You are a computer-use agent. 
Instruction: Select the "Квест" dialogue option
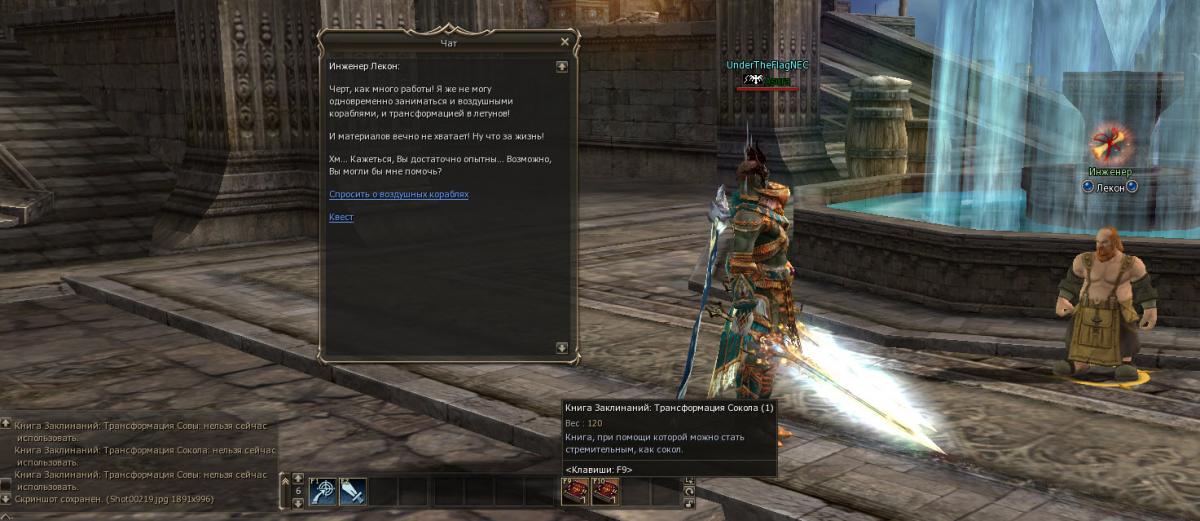[341, 217]
